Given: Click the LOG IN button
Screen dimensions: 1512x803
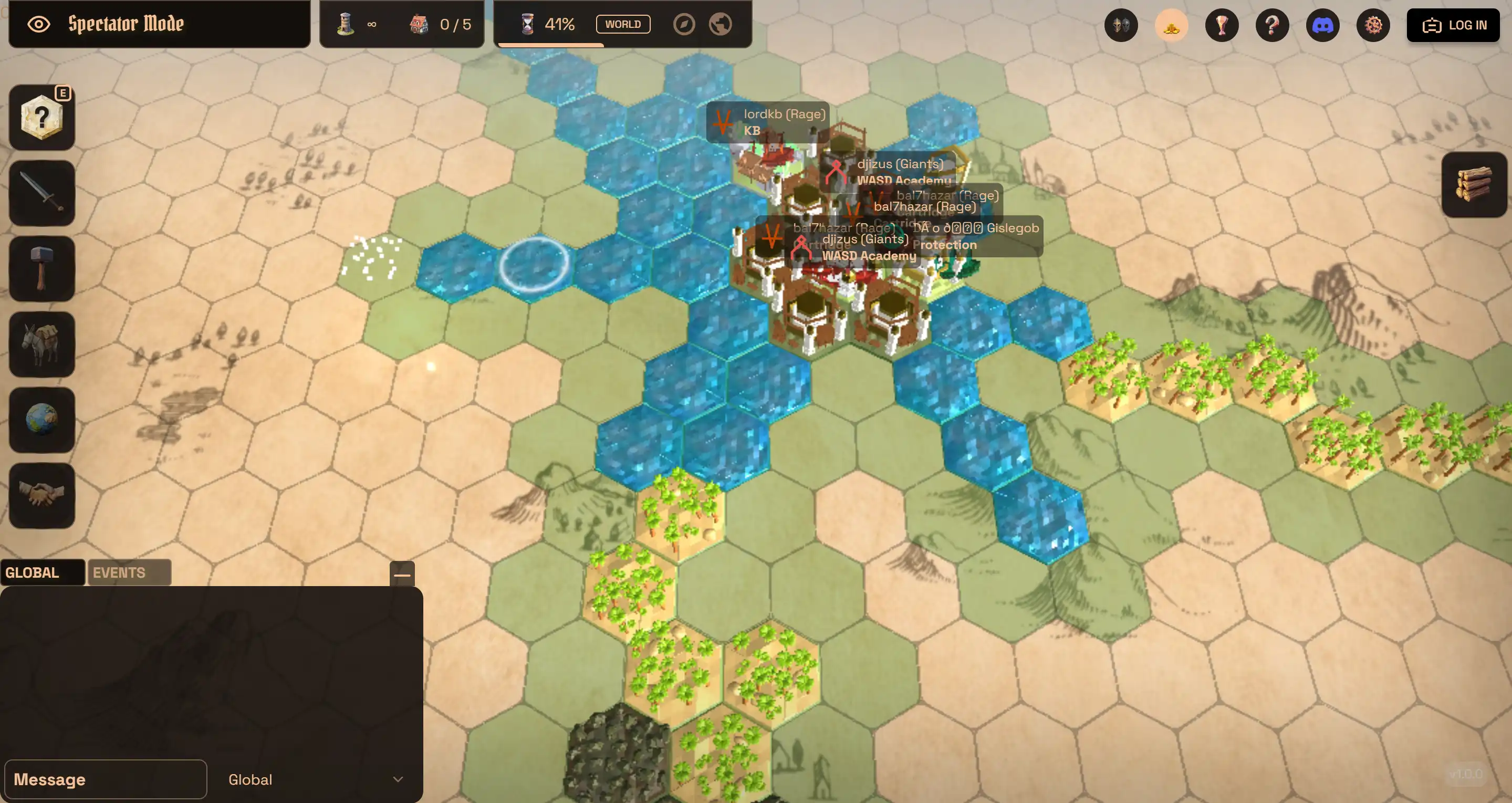Looking at the screenshot, I should [1453, 25].
